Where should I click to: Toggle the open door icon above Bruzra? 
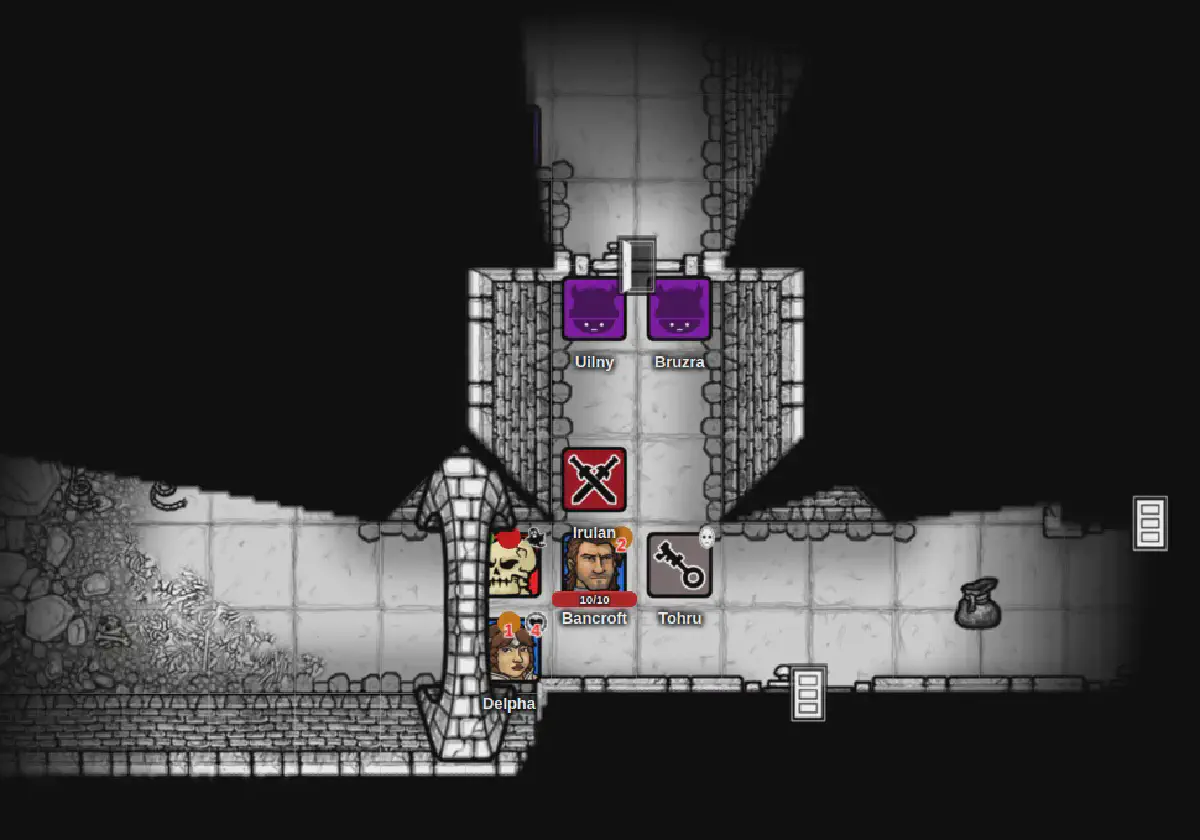click(636, 265)
